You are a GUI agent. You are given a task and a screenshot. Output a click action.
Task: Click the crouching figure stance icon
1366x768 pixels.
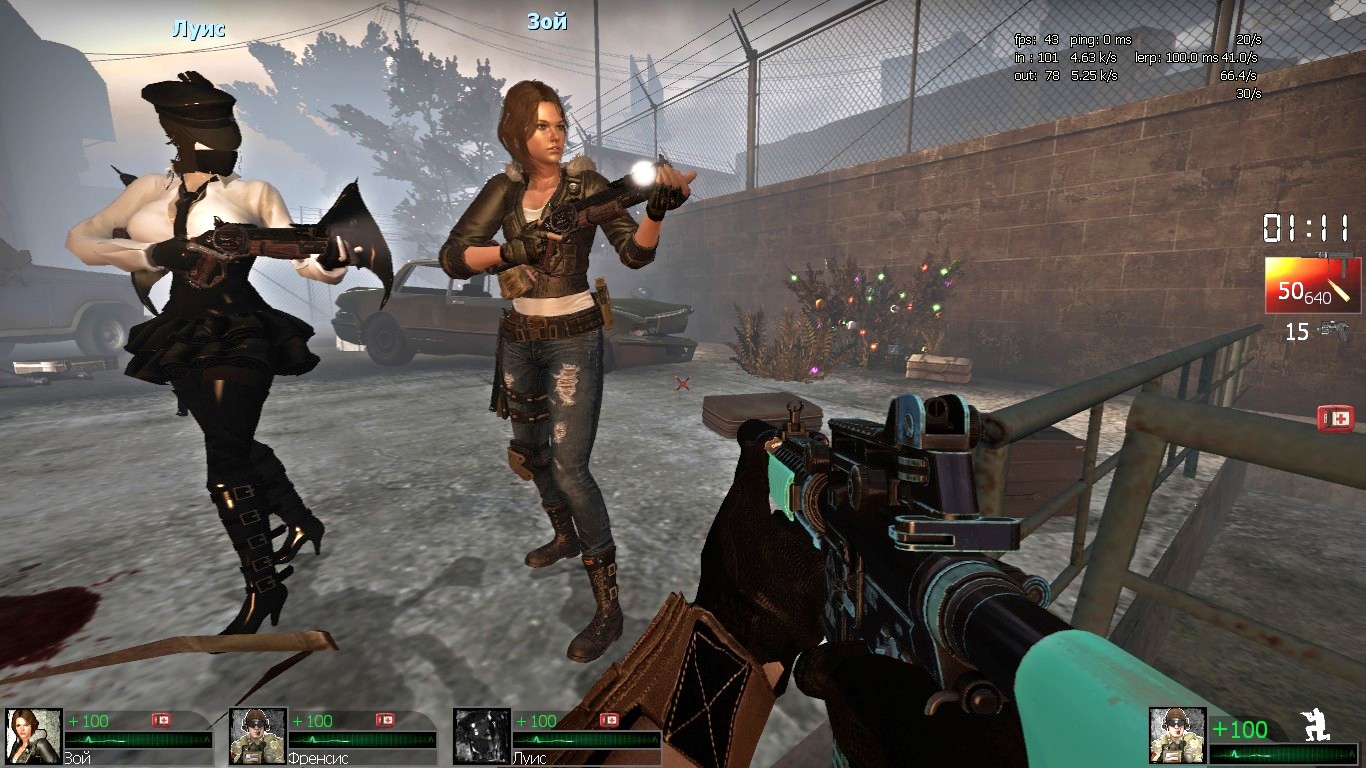tap(1314, 726)
